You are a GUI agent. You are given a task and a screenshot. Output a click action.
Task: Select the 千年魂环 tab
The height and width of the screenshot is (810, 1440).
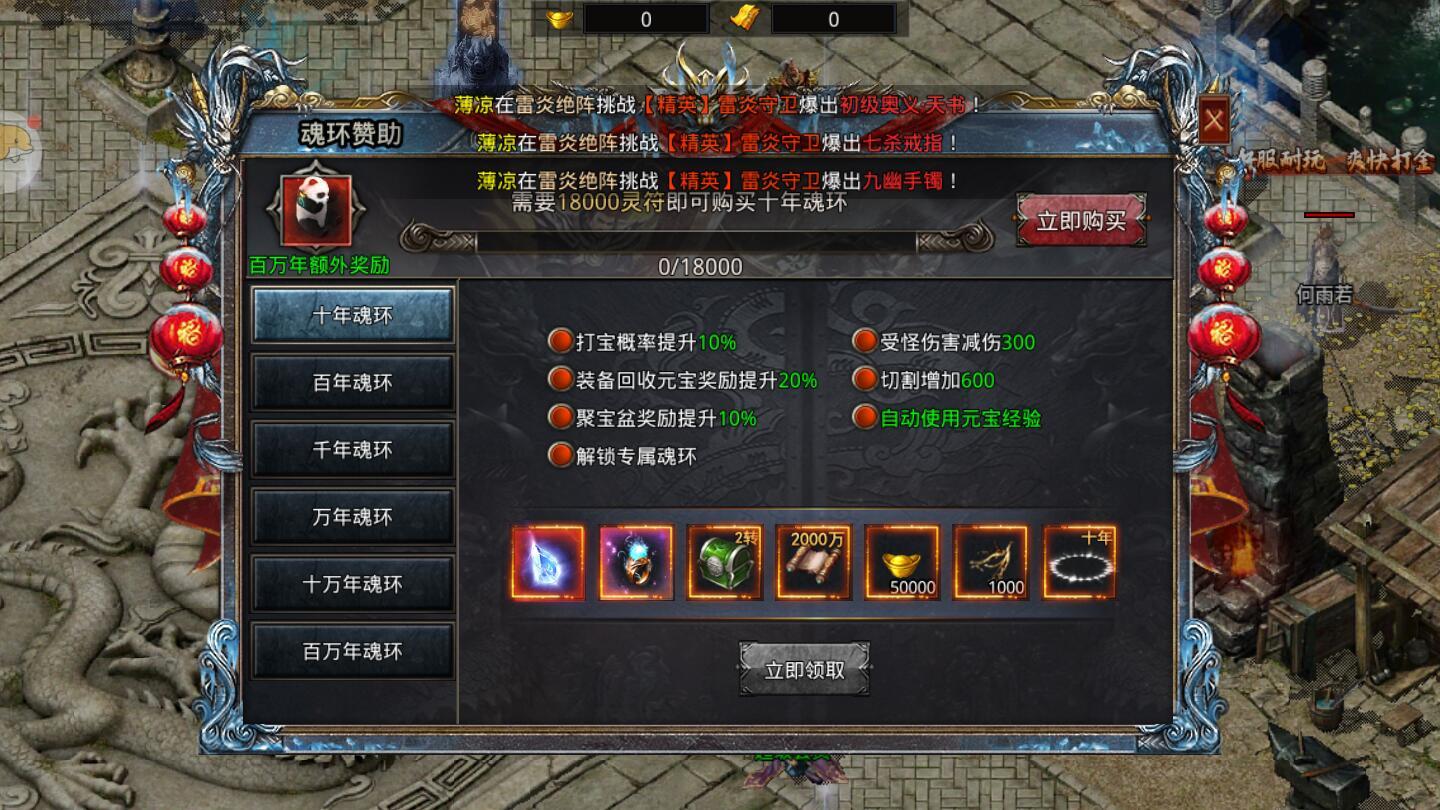(352, 449)
